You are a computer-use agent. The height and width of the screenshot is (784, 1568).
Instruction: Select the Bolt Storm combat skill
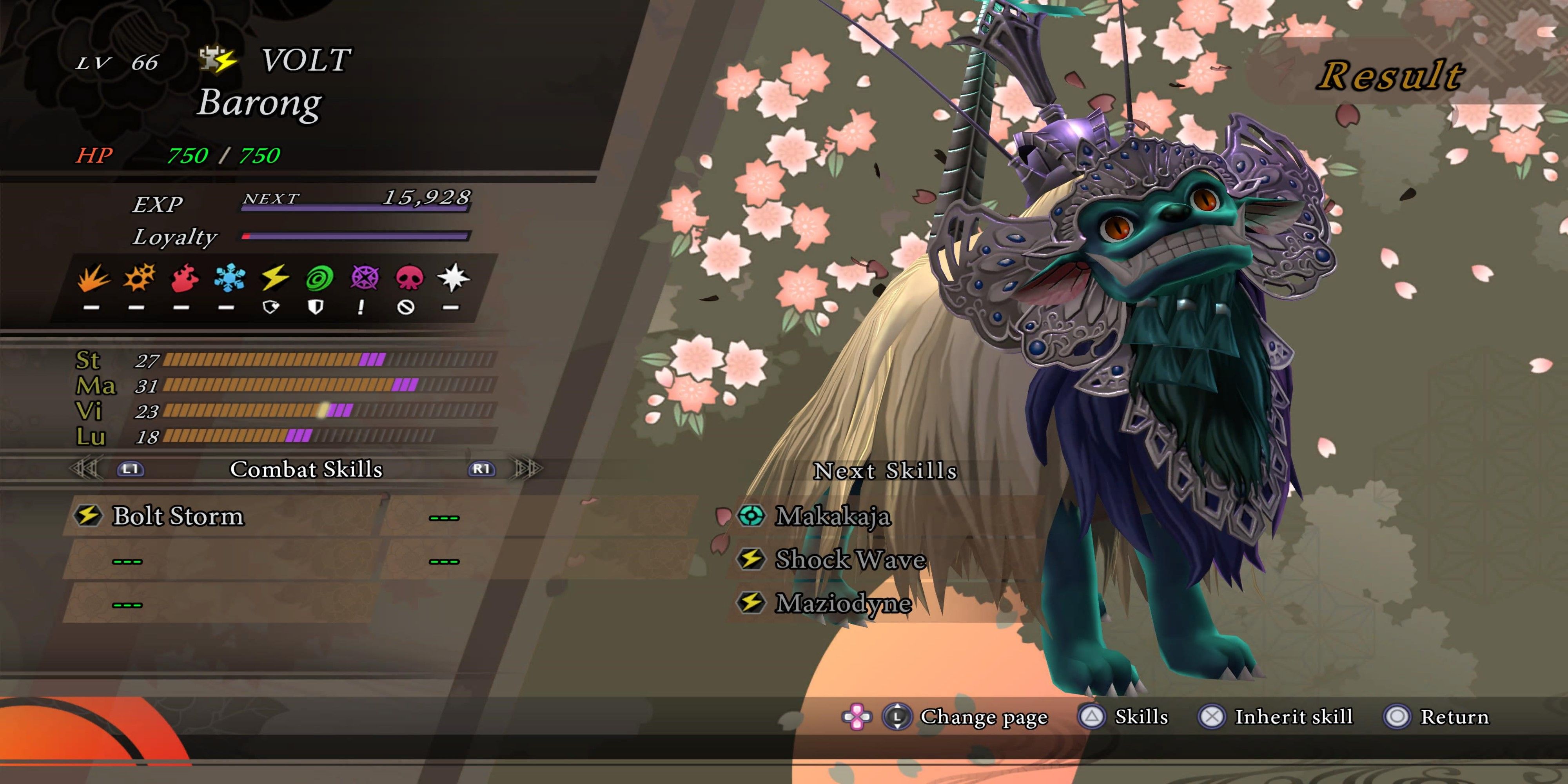[x=178, y=516]
